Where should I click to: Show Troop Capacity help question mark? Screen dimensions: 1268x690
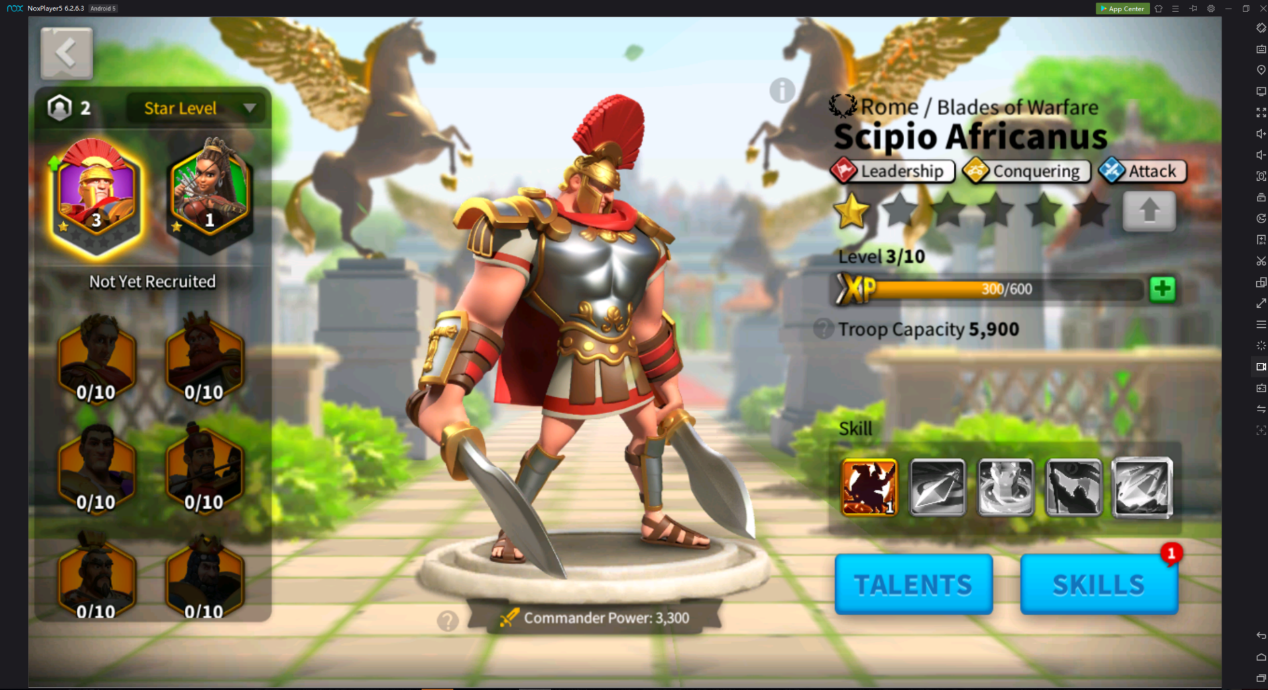(x=823, y=329)
